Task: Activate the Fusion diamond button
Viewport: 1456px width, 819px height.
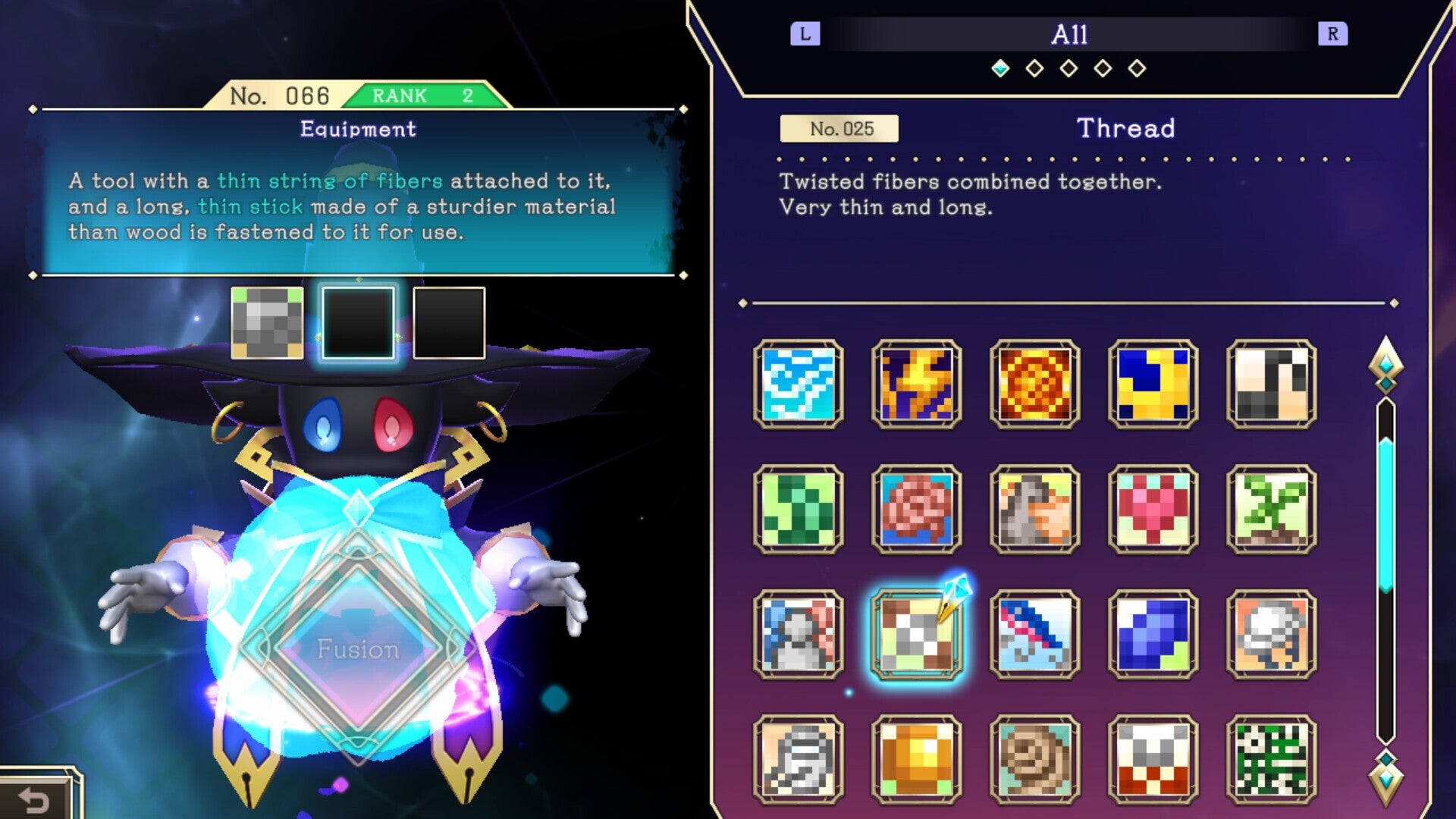Action: tap(358, 649)
